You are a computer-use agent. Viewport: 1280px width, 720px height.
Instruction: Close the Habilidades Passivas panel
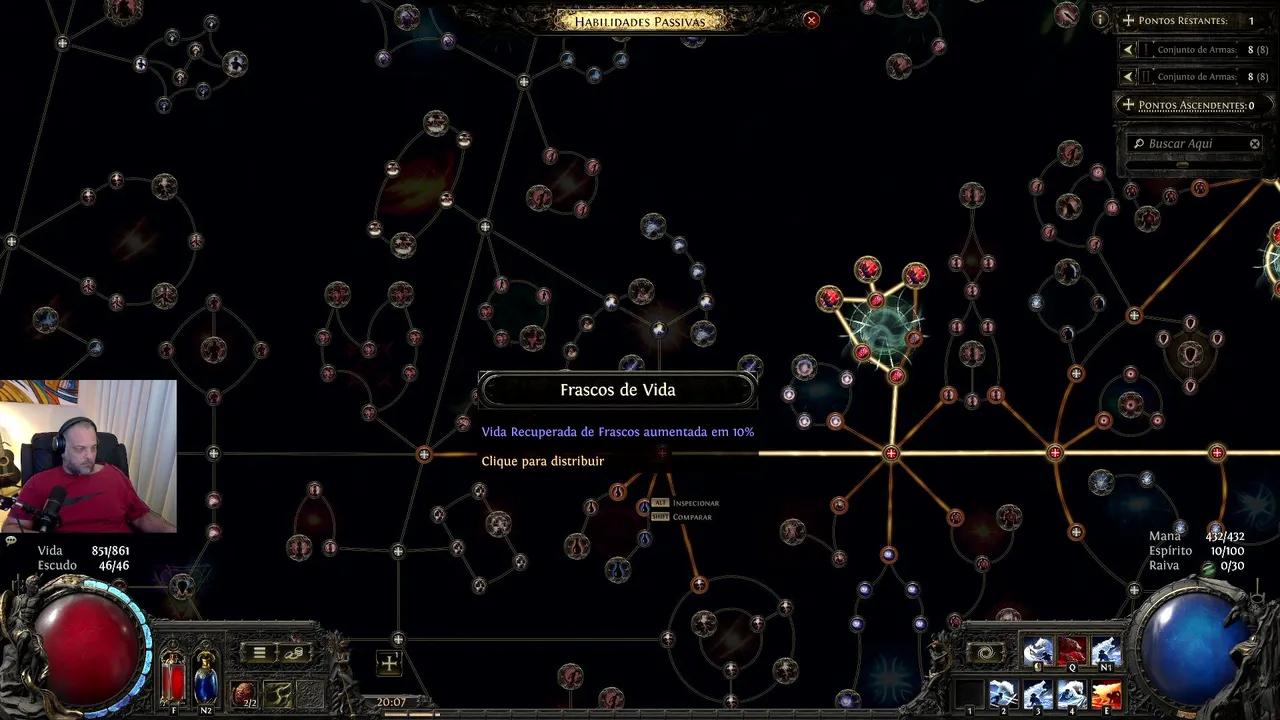tap(811, 20)
